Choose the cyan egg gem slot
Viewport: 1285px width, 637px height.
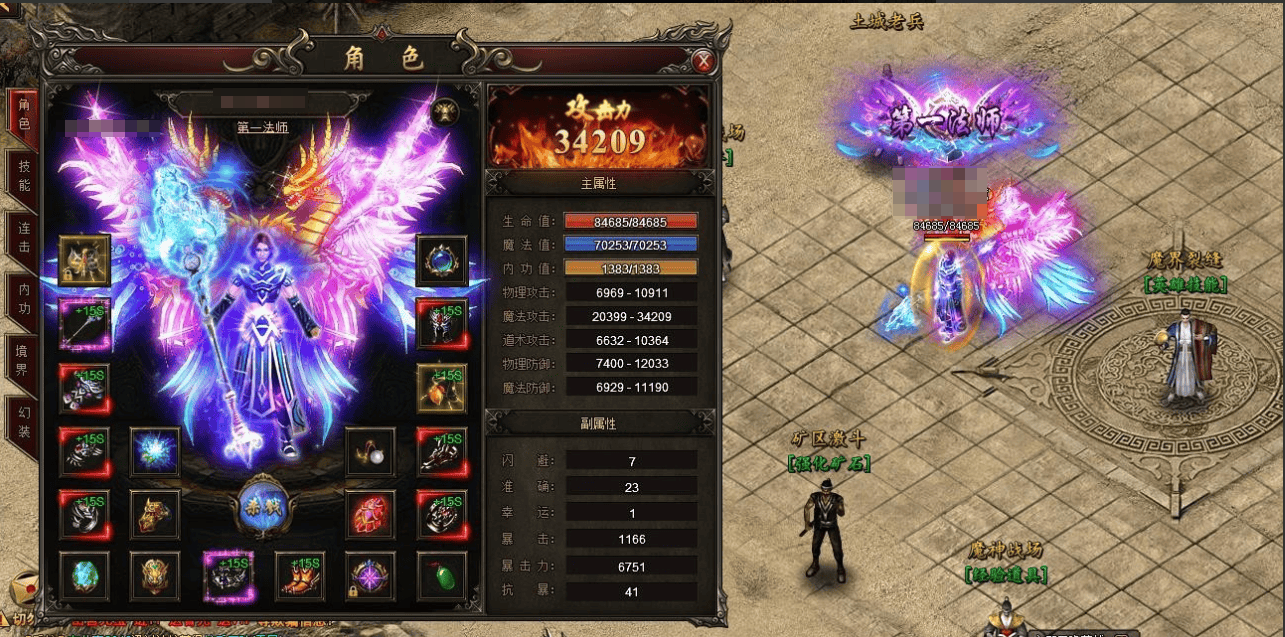pos(84,577)
